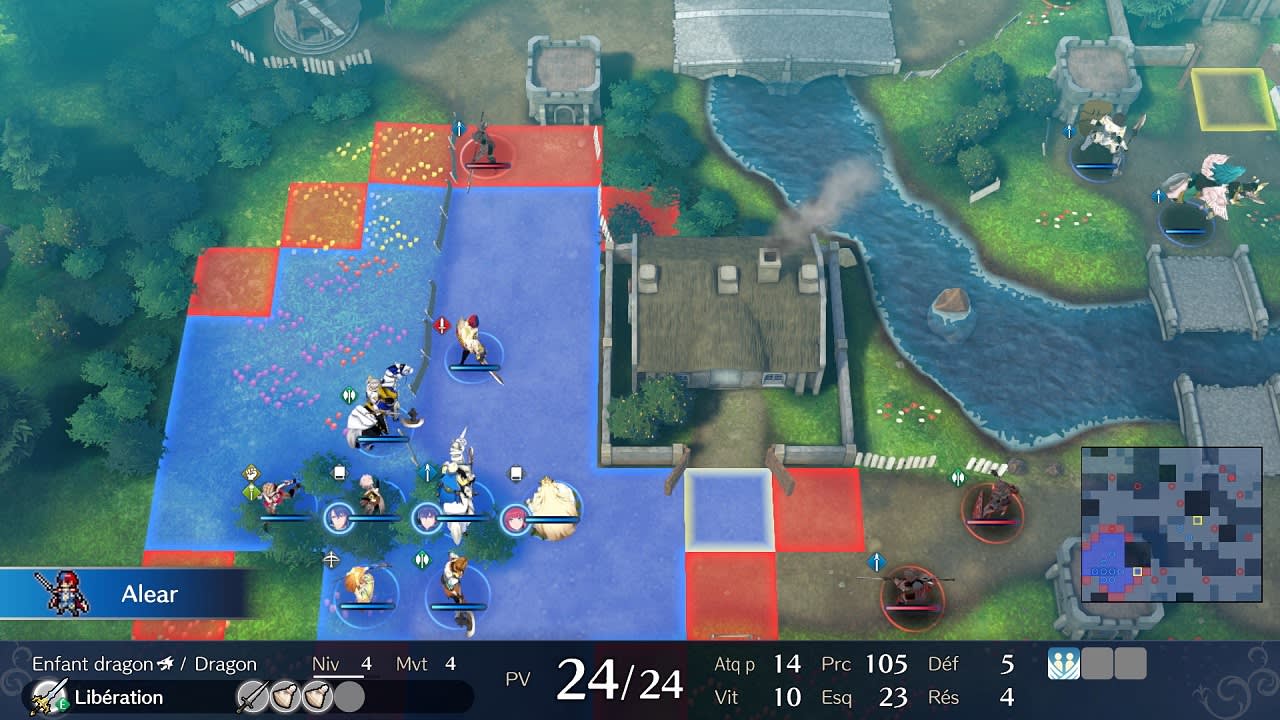Click the wing emblem beside Enfant dragon
This screenshot has height=720, width=1280.
168,663
